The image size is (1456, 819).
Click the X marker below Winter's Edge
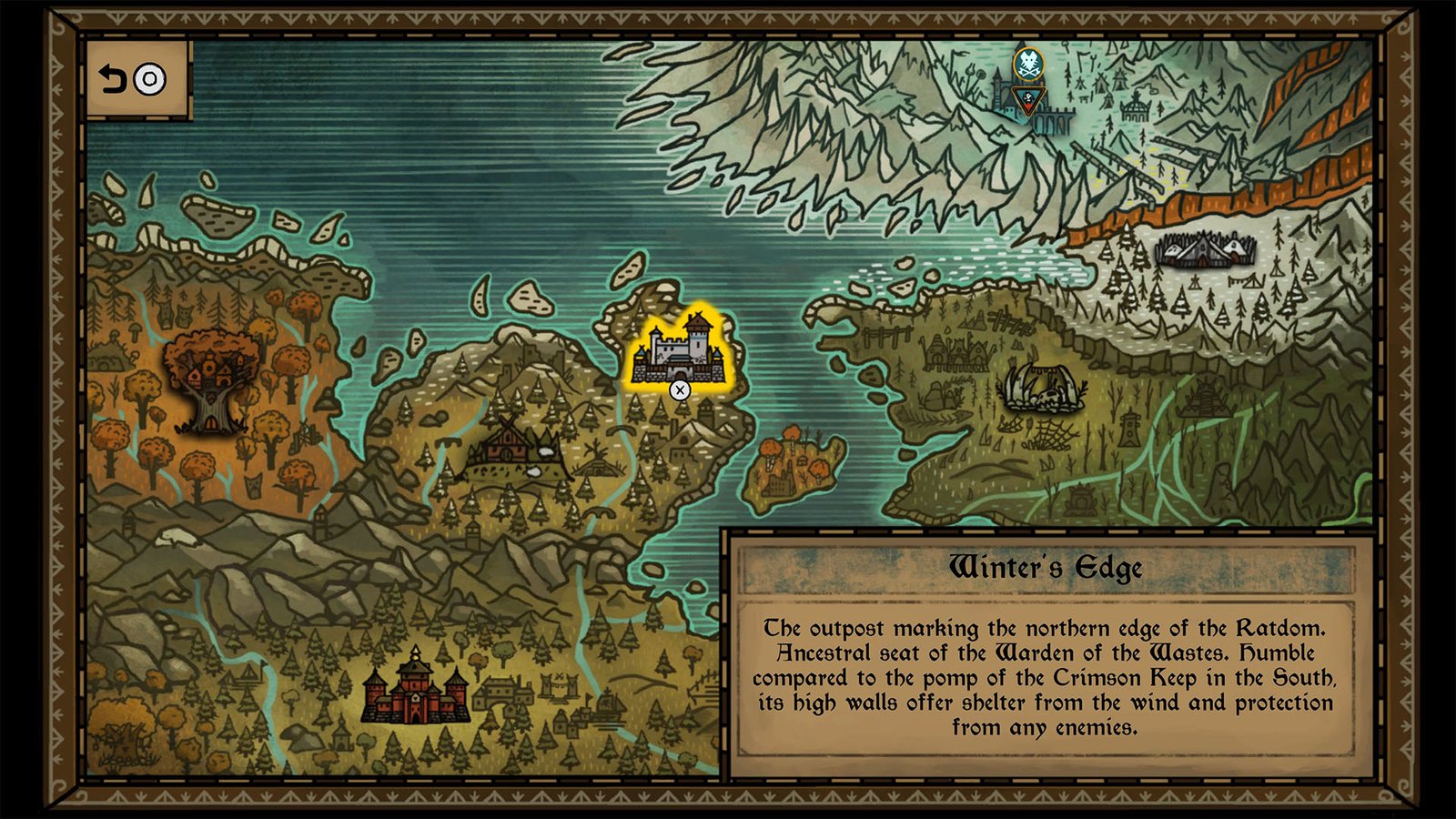[x=679, y=389]
